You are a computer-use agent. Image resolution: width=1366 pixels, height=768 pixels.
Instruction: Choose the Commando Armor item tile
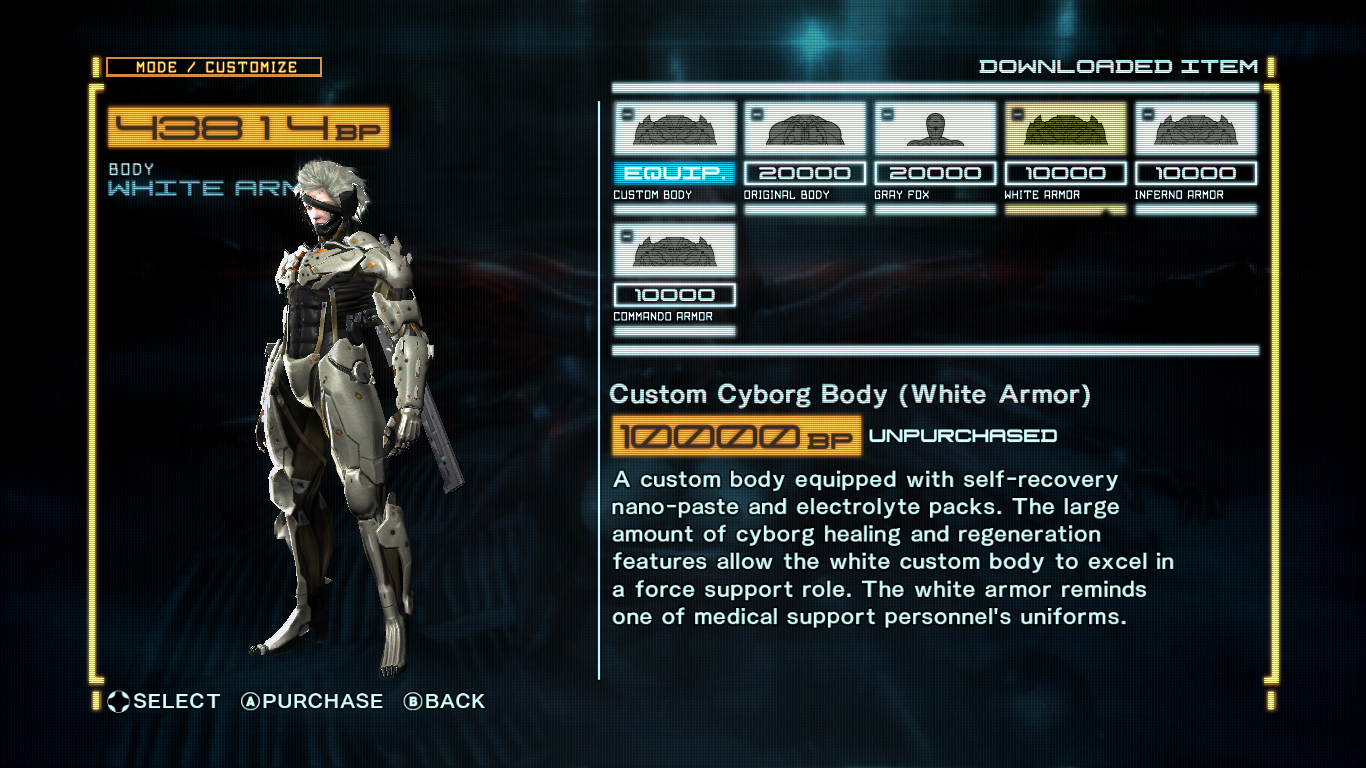[674, 251]
